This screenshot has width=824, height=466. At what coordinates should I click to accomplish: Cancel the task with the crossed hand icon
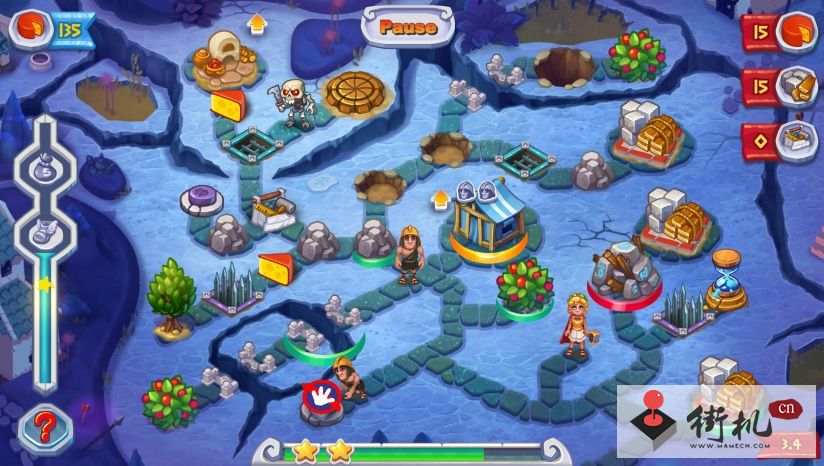(321, 396)
